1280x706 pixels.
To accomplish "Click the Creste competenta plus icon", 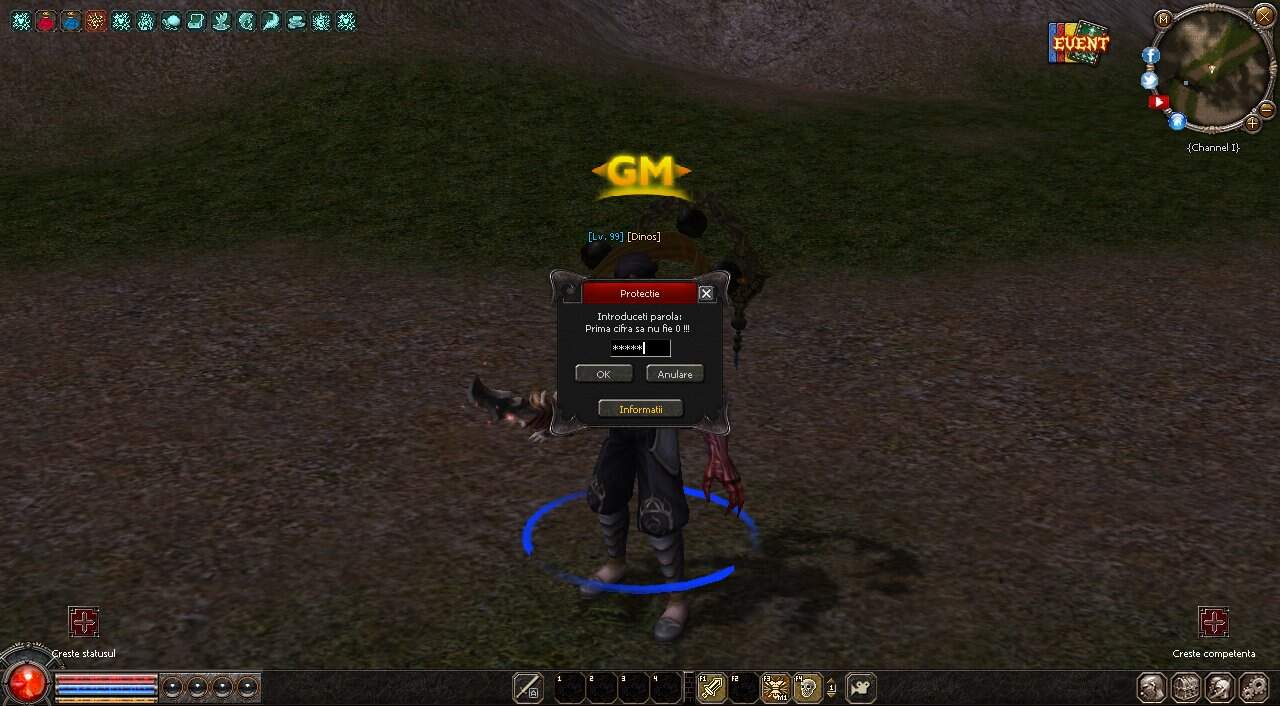I will pos(1213,623).
